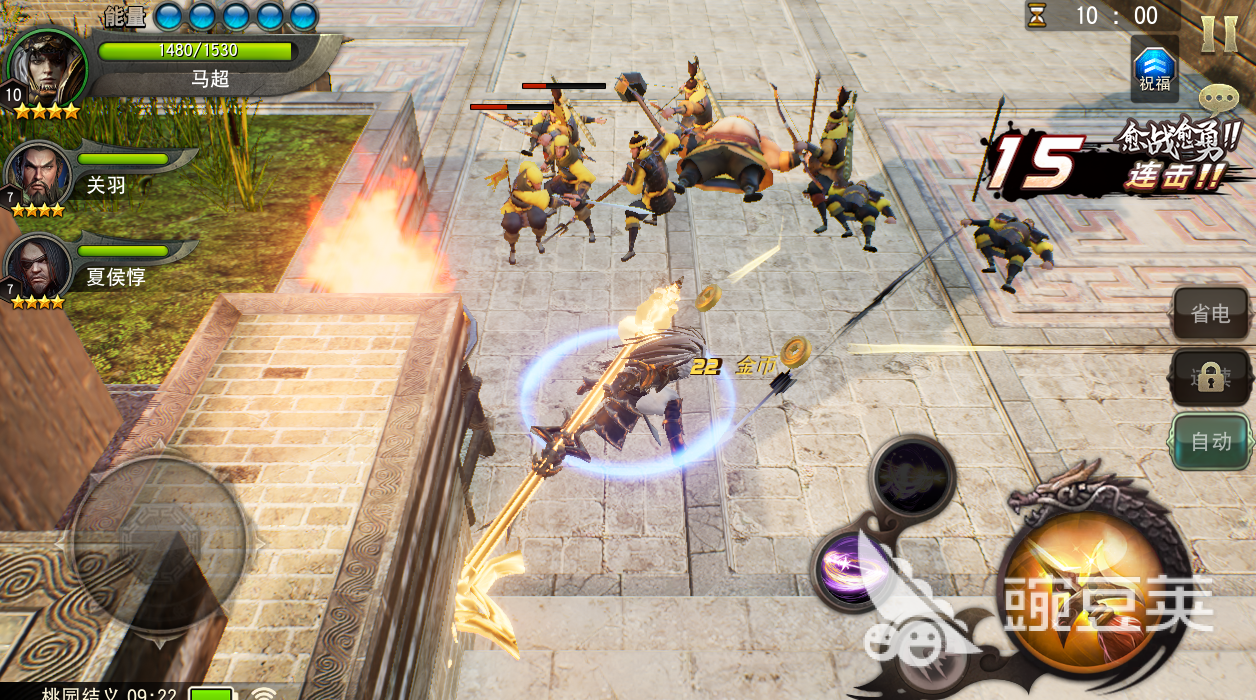Open the 祝福 blessing icon

tap(1154, 69)
